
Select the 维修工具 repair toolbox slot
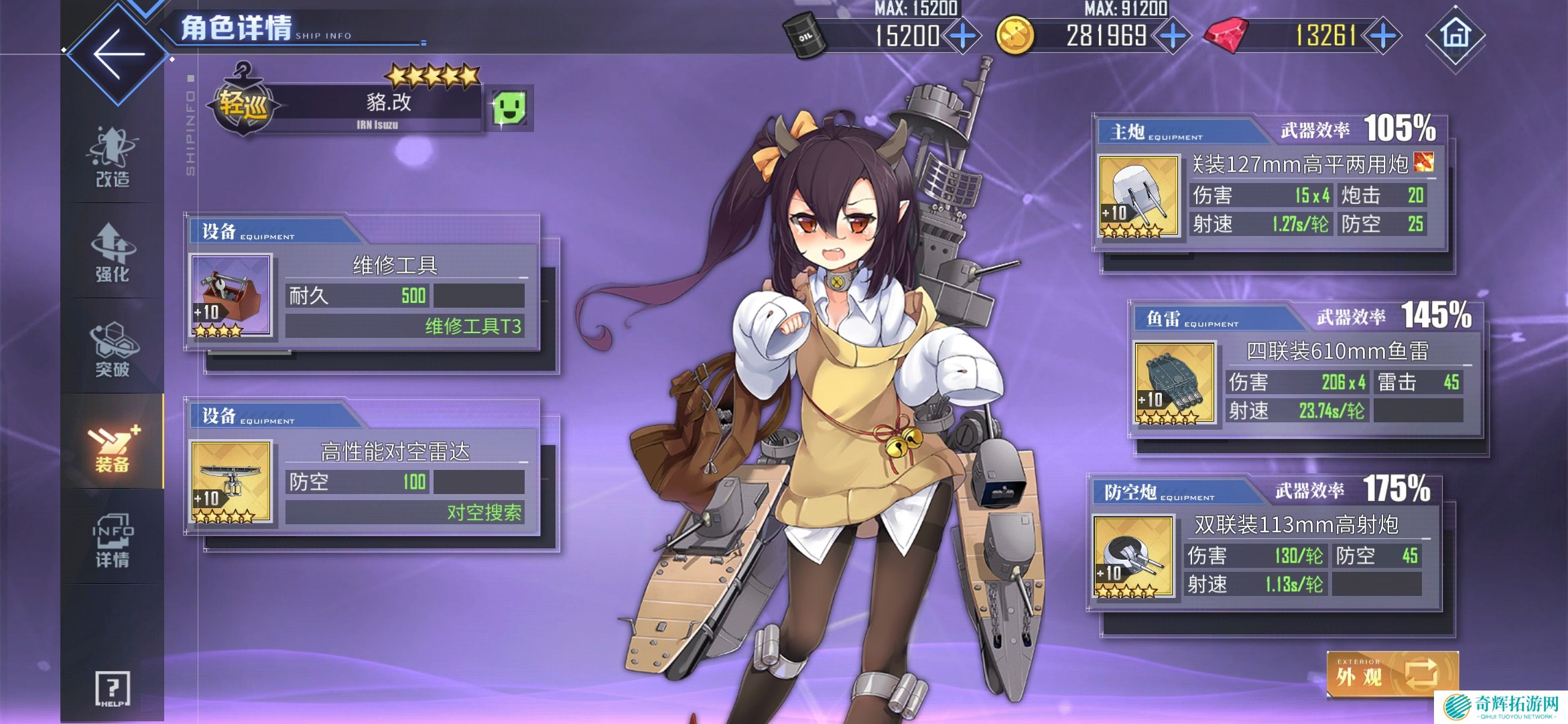232,295
